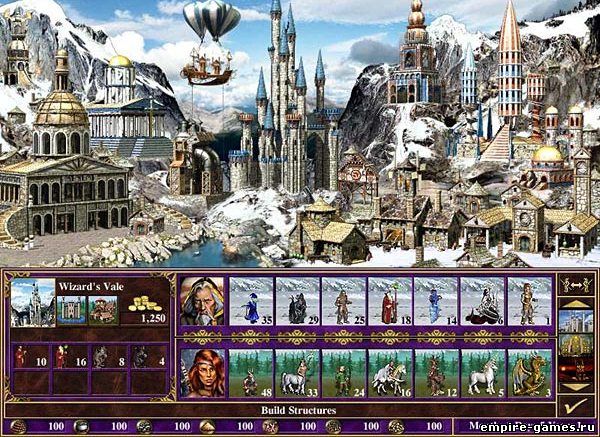Open the village hall building icon
Screen dimensions: 600x437
(103, 309)
